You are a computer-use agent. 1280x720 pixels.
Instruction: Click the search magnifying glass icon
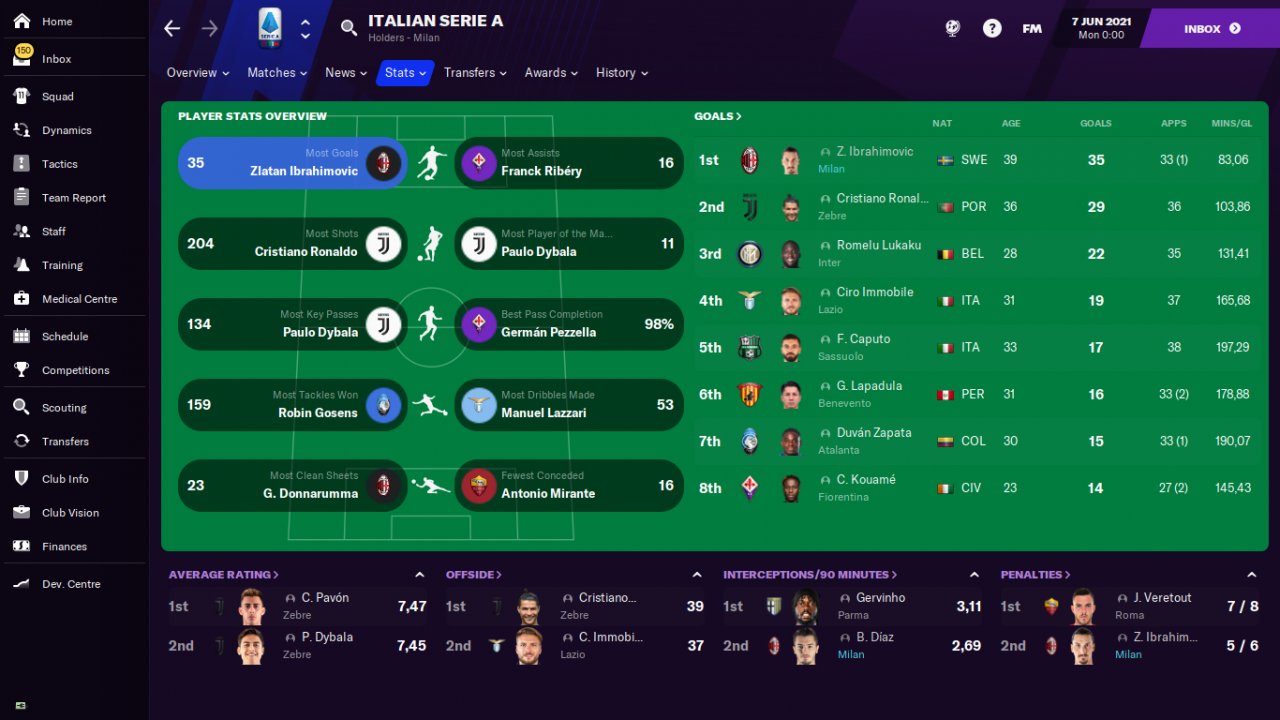[x=349, y=28]
